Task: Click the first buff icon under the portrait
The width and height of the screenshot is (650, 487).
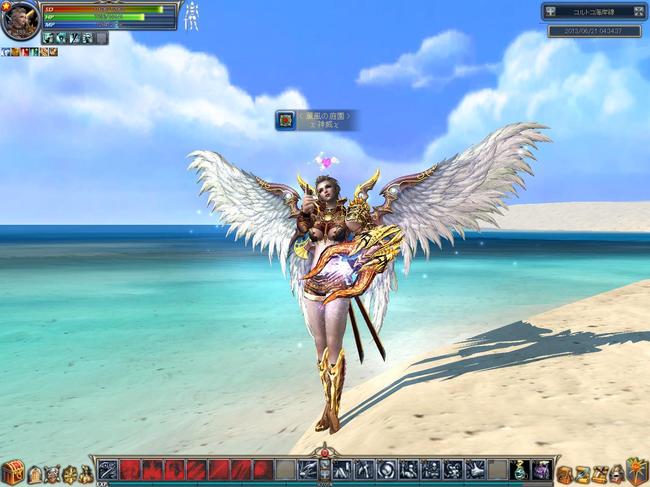Action: click(x=6, y=52)
